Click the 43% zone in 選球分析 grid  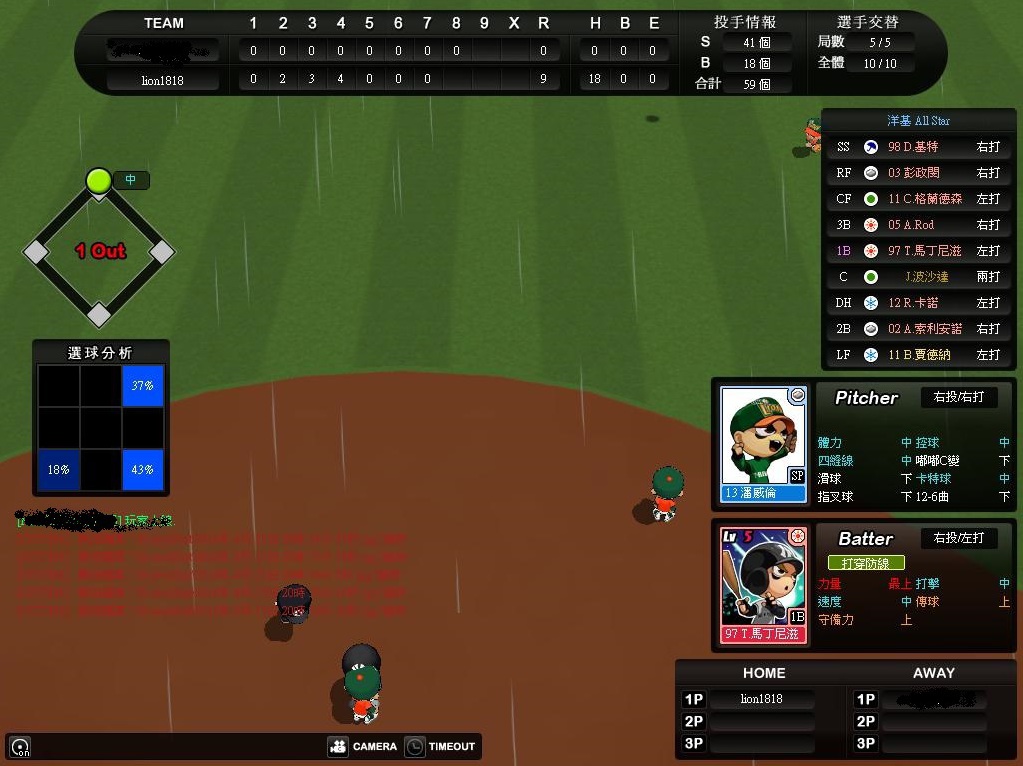click(x=143, y=469)
